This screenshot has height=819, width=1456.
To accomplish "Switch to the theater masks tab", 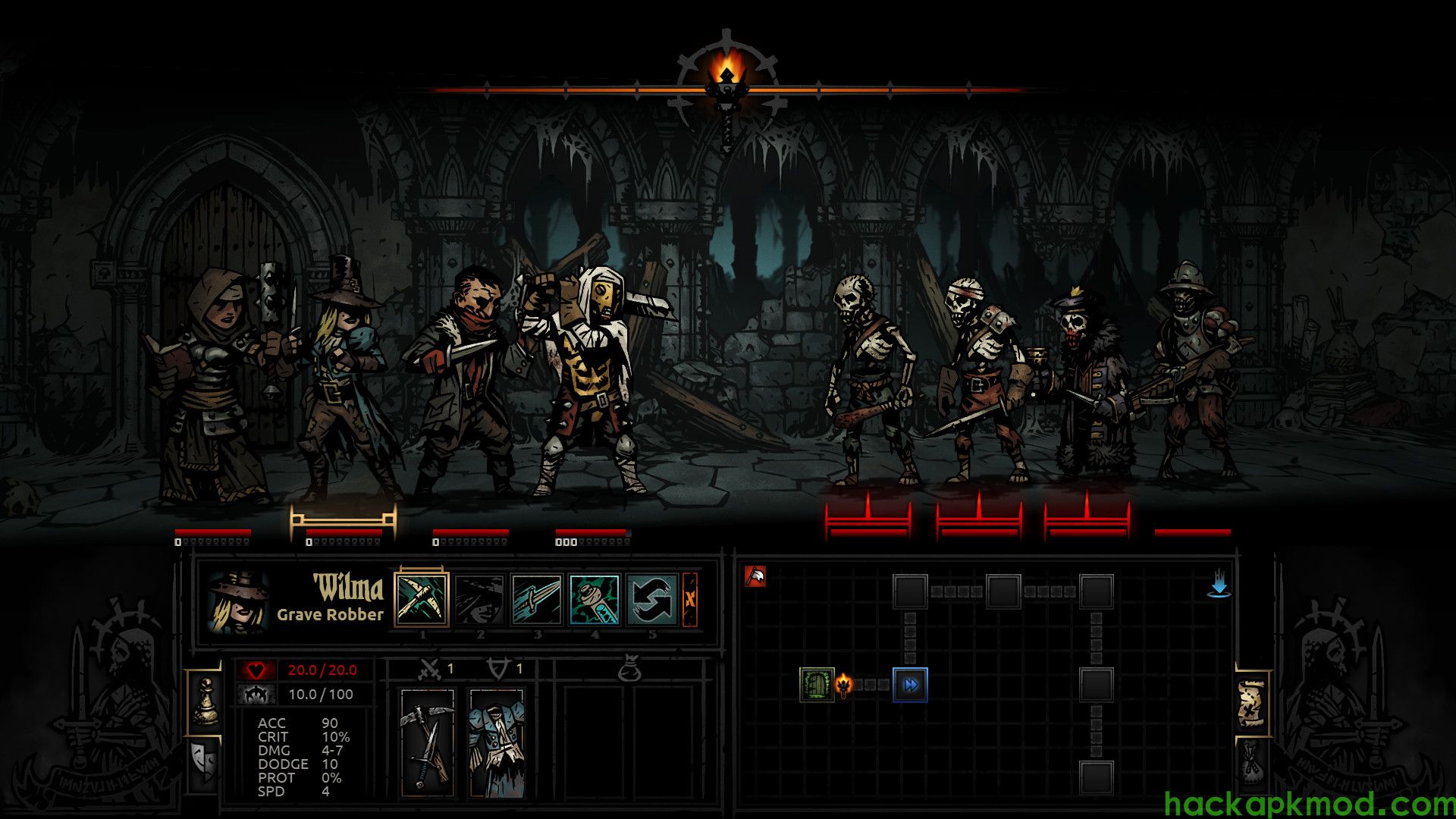I will (x=204, y=761).
